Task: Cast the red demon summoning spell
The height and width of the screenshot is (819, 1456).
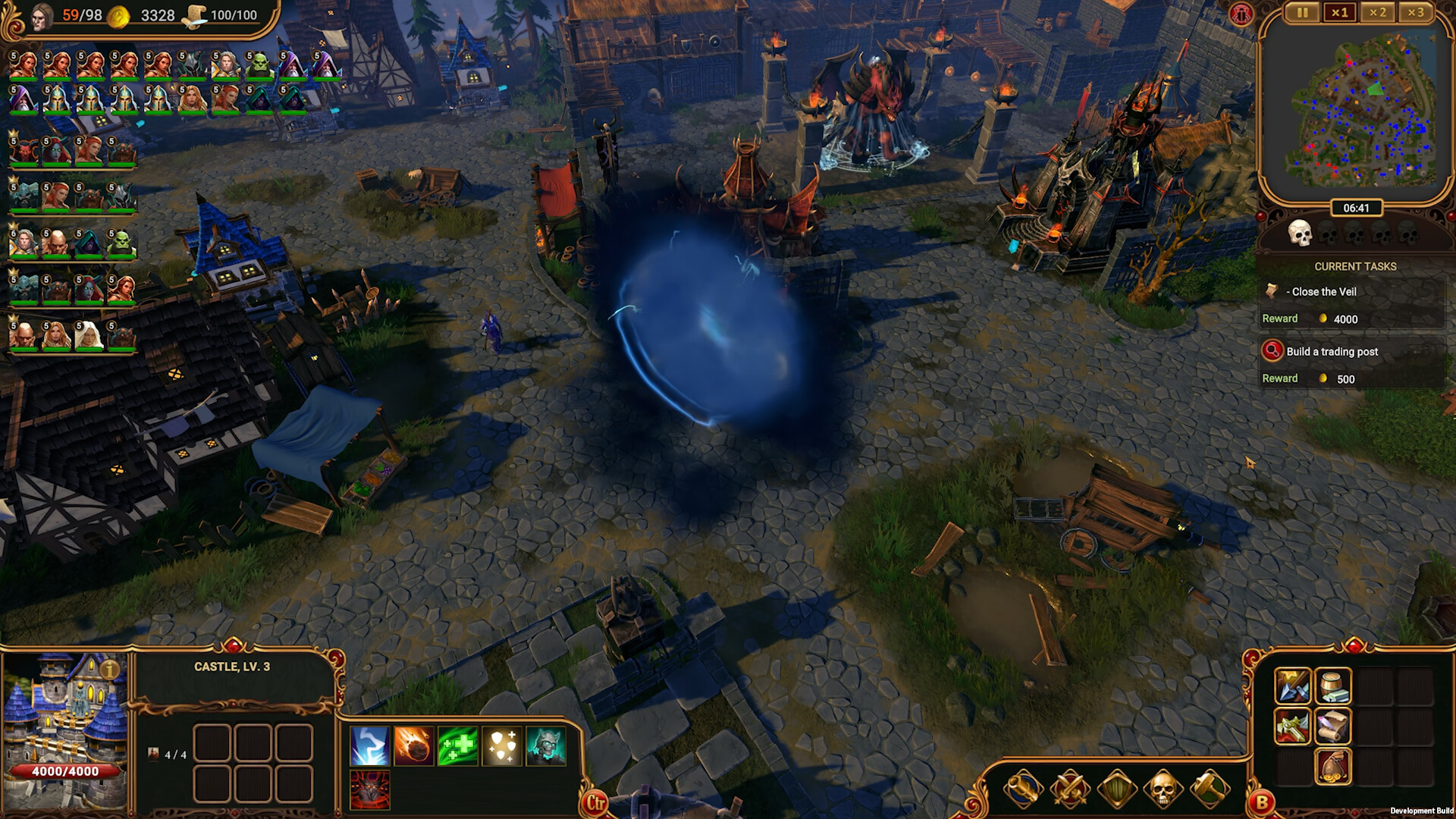Action: coord(370,789)
